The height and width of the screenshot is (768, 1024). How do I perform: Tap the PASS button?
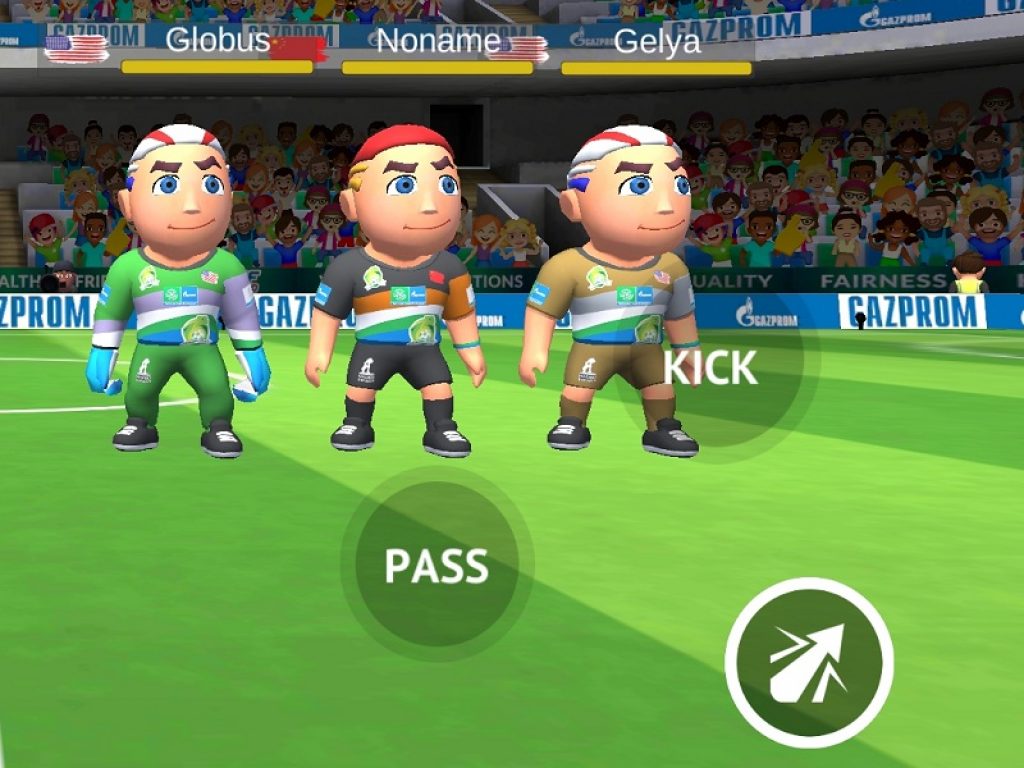(x=437, y=565)
